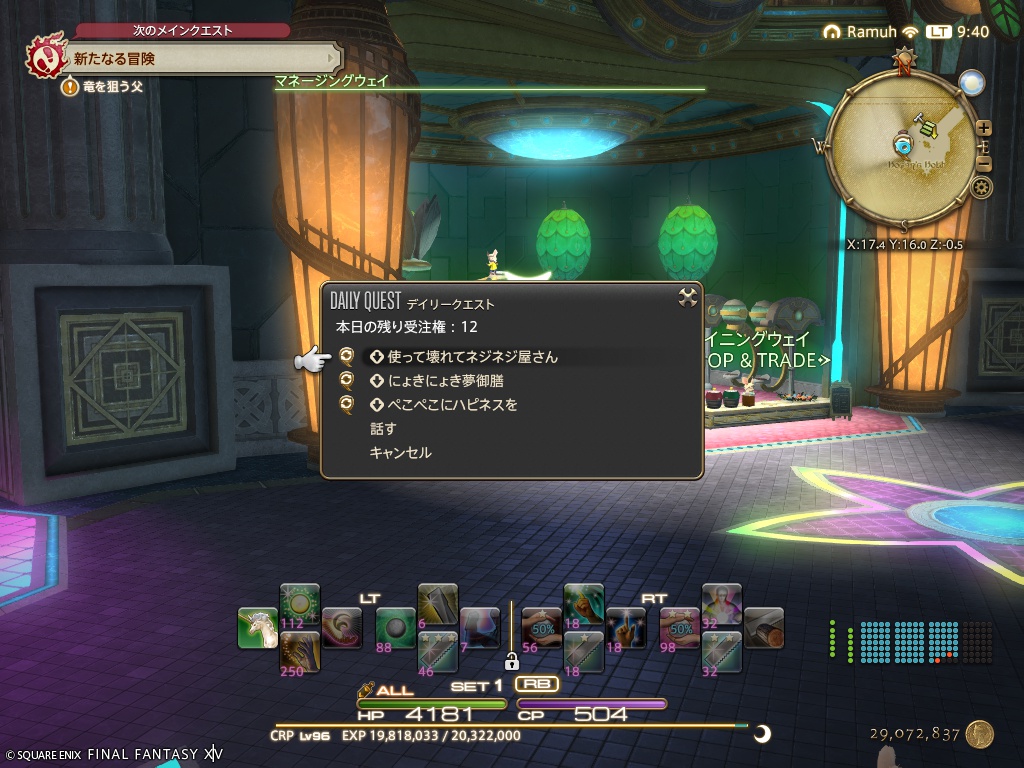1024x768 pixels.
Task: Click the home world icon beside Ramuh
Action: 831,32
